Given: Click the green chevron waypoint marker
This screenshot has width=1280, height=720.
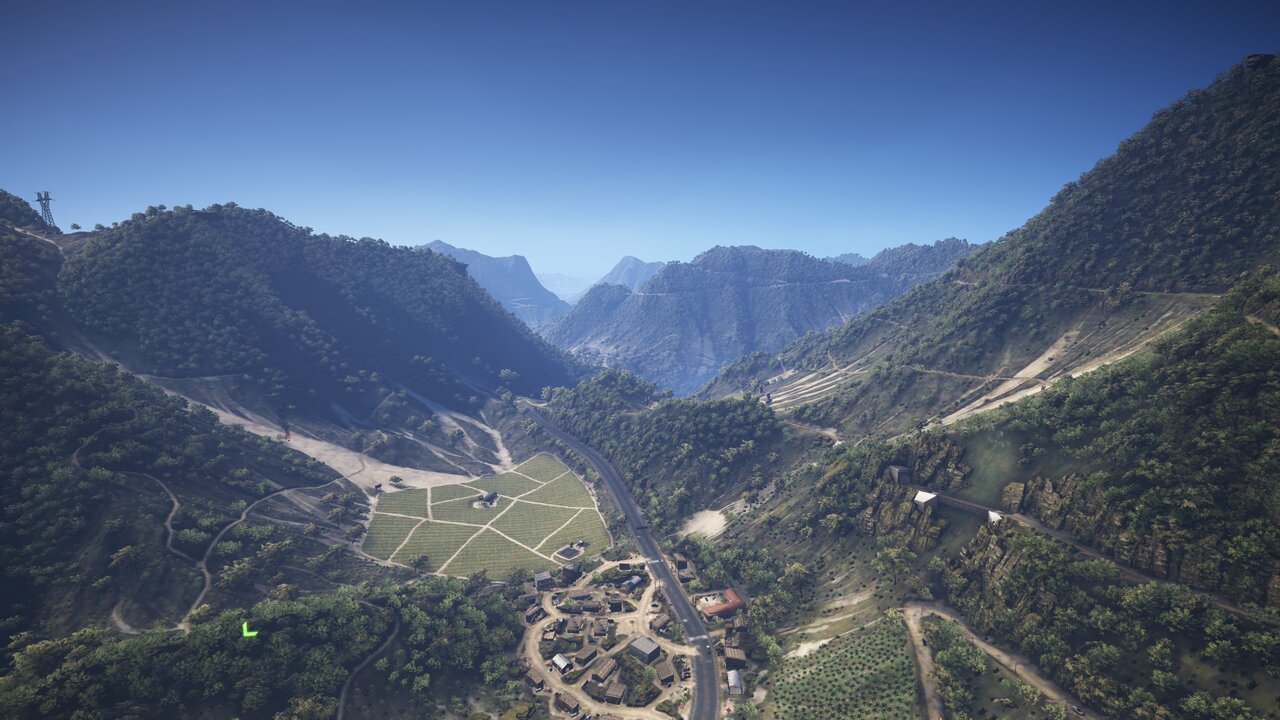Looking at the screenshot, I should [x=248, y=630].
